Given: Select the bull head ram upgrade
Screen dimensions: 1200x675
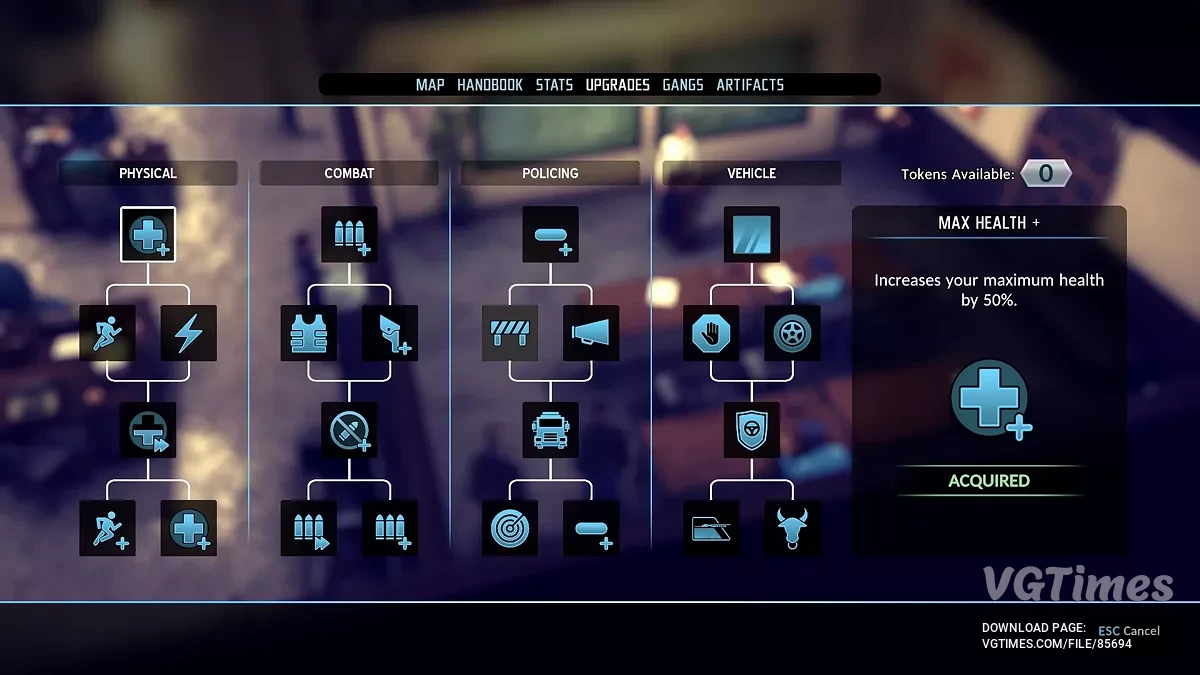Looking at the screenshot, I should tap(792, 528).
